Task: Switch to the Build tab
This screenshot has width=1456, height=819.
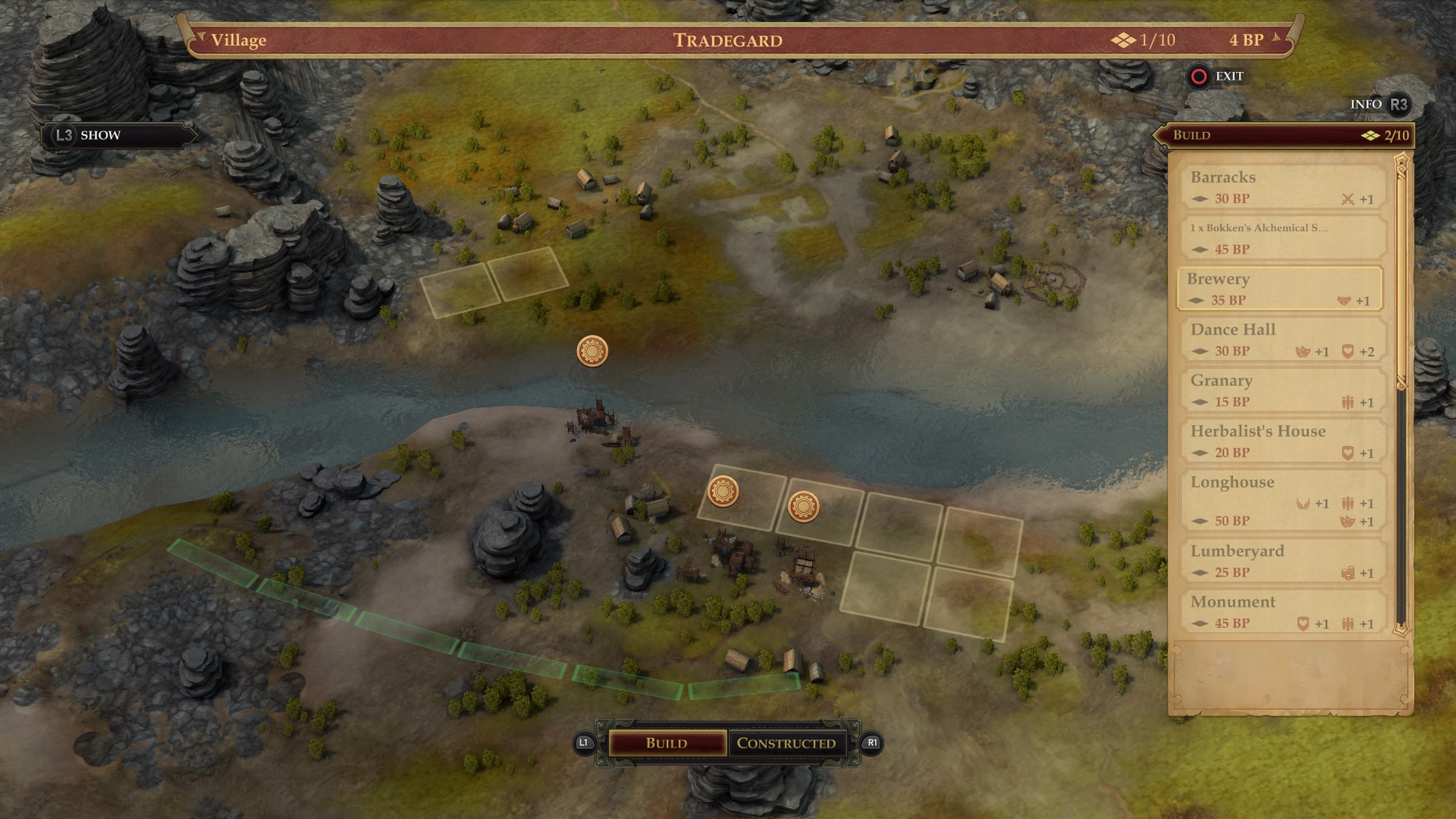Action: point(667,743)
